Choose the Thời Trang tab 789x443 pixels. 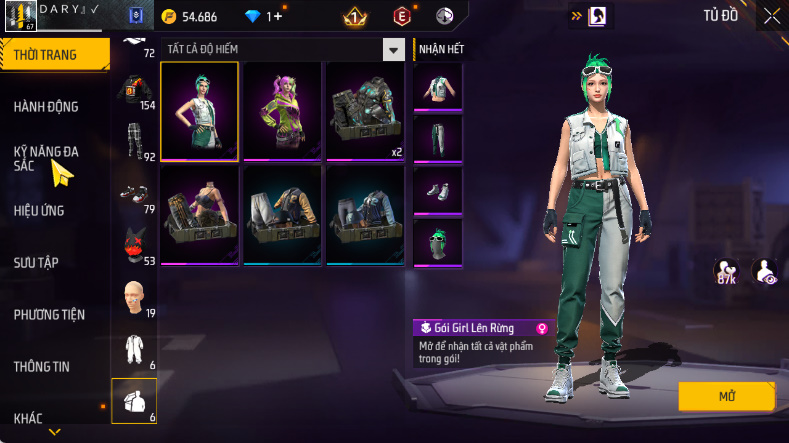(46, 55)
